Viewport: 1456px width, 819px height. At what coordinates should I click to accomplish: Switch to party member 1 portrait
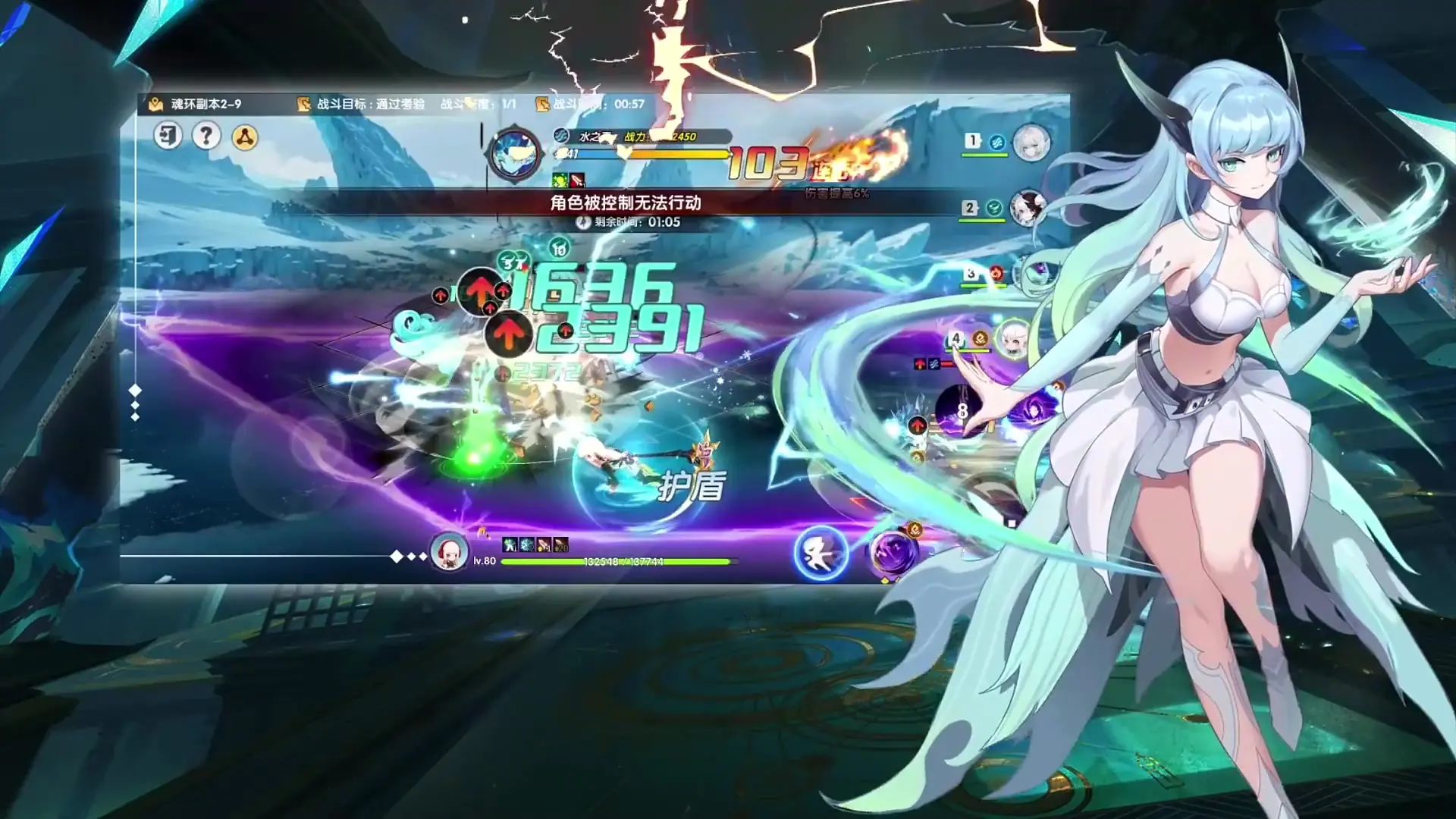tap(1031, 143)
